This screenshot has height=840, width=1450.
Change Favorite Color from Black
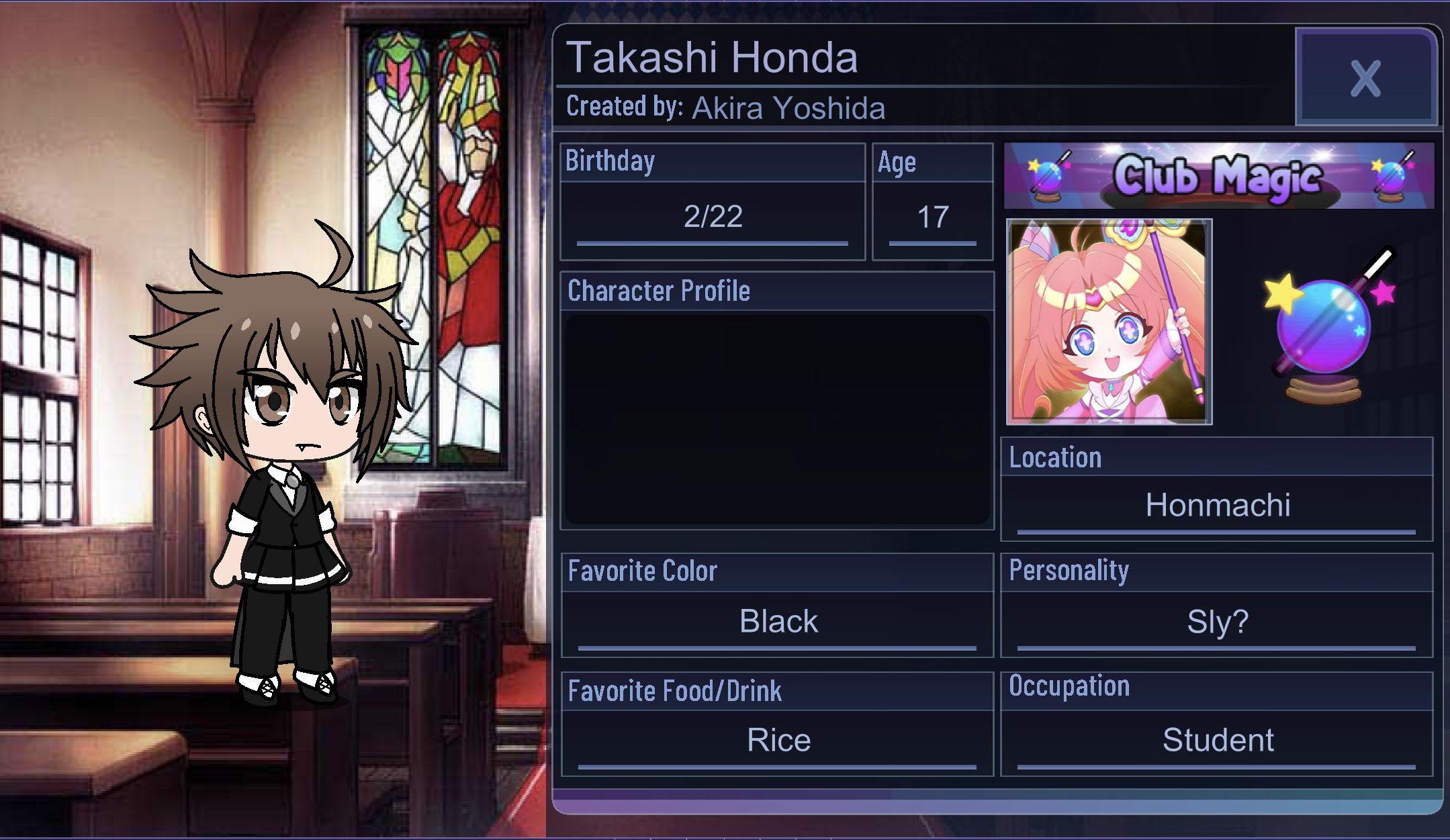coord(778,621)
